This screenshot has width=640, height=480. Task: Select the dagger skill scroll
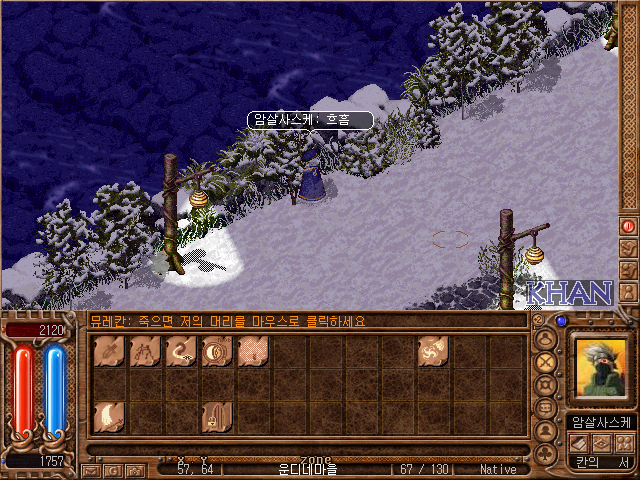coord(109,351)
